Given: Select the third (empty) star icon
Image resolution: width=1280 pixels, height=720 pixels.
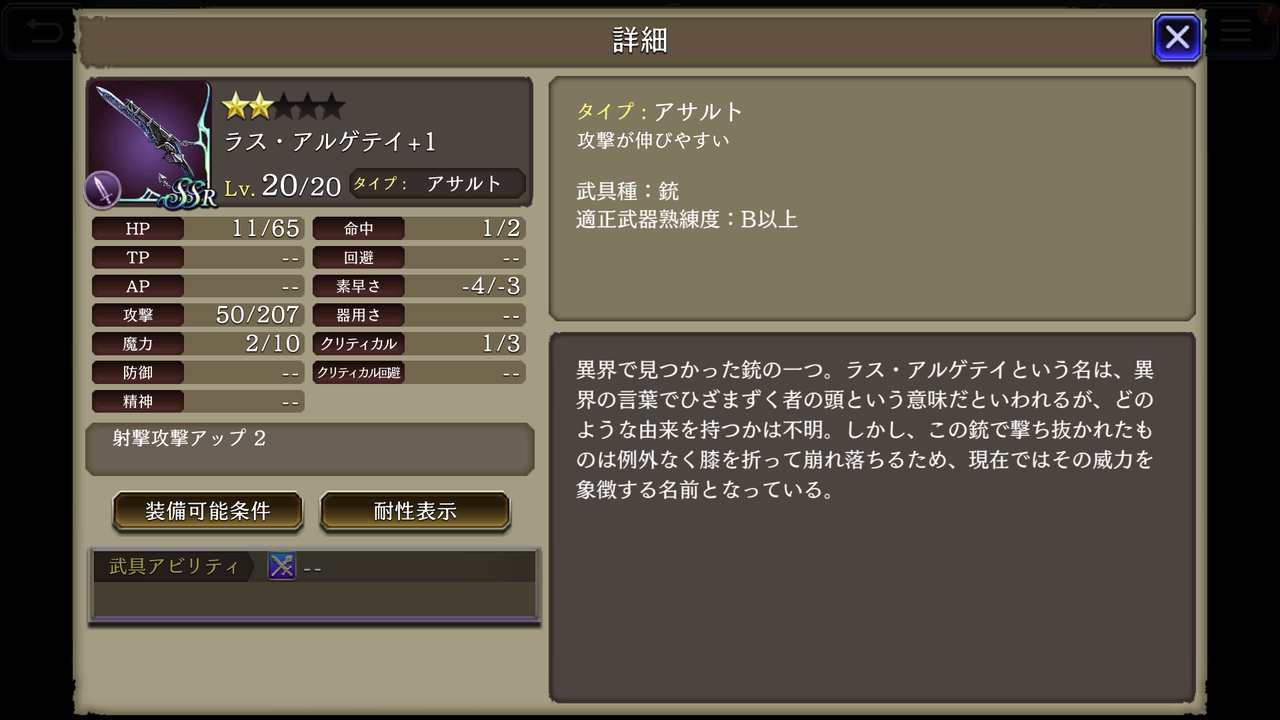Looking at the screenshot, I should pos(285,105).
